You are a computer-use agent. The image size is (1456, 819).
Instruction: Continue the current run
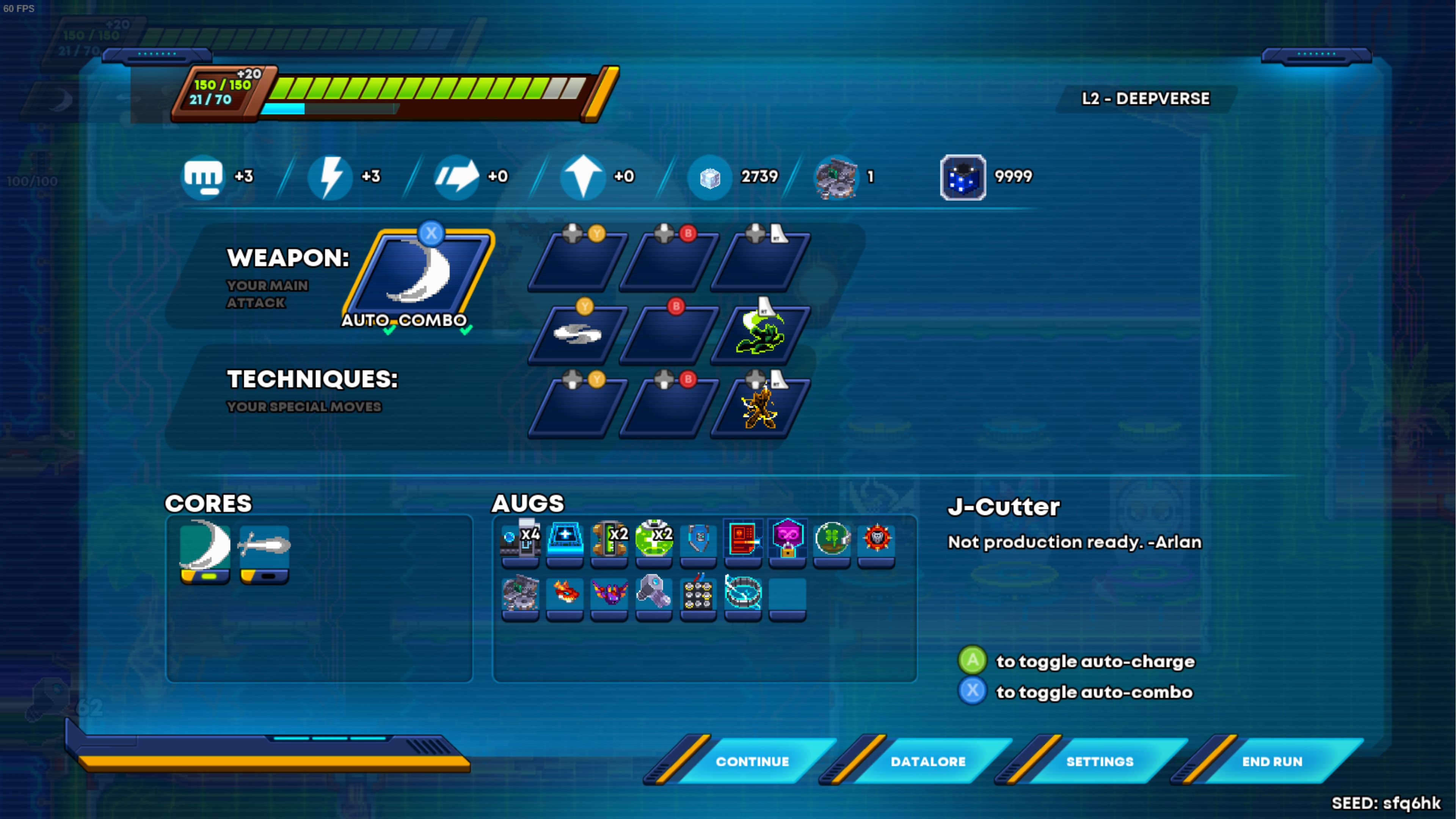tap(752, 761)
